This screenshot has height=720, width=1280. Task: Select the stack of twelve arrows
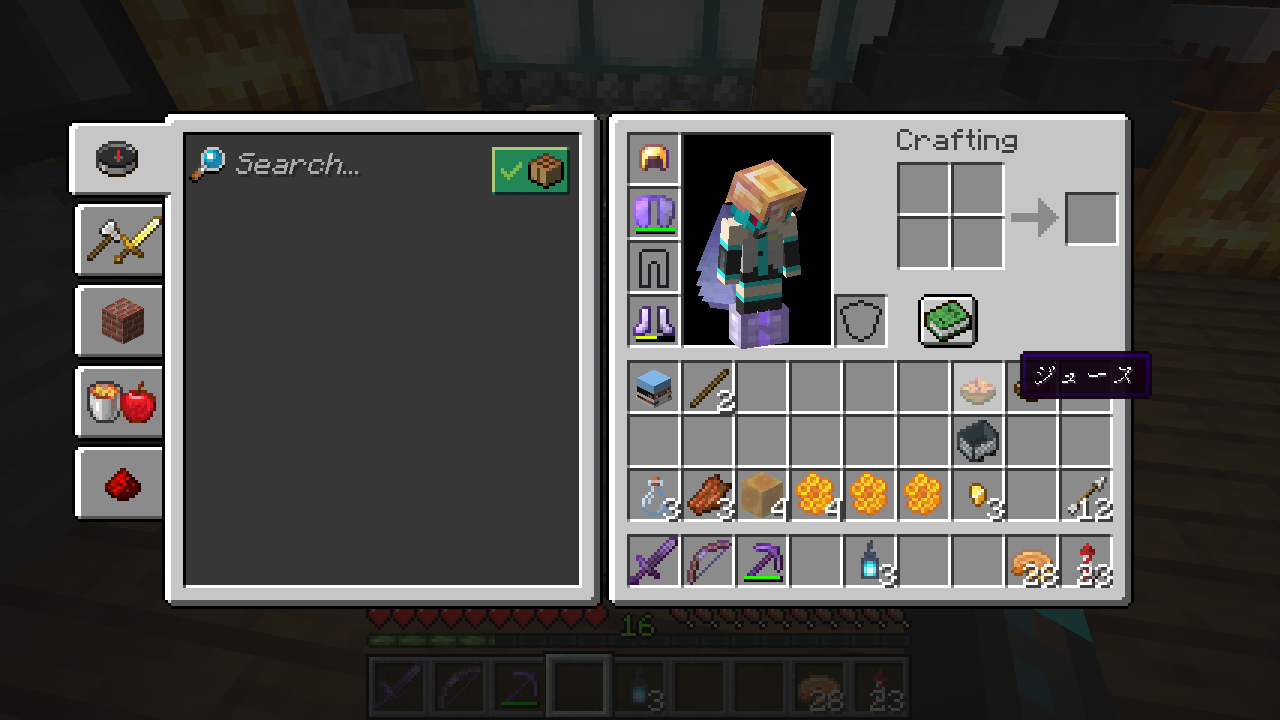tap(1087, 496)
